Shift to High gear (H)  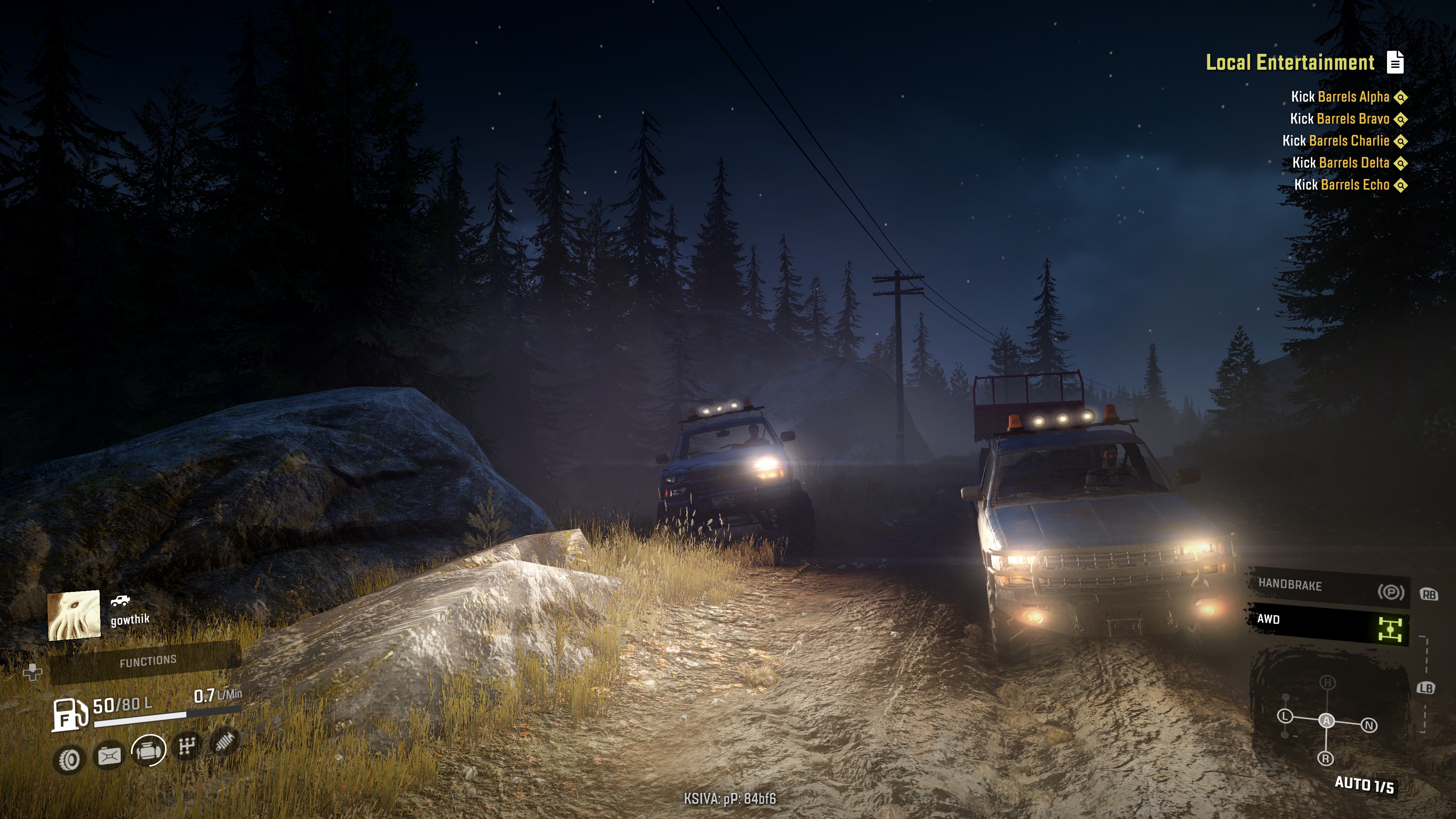(x=1327, y=683)
